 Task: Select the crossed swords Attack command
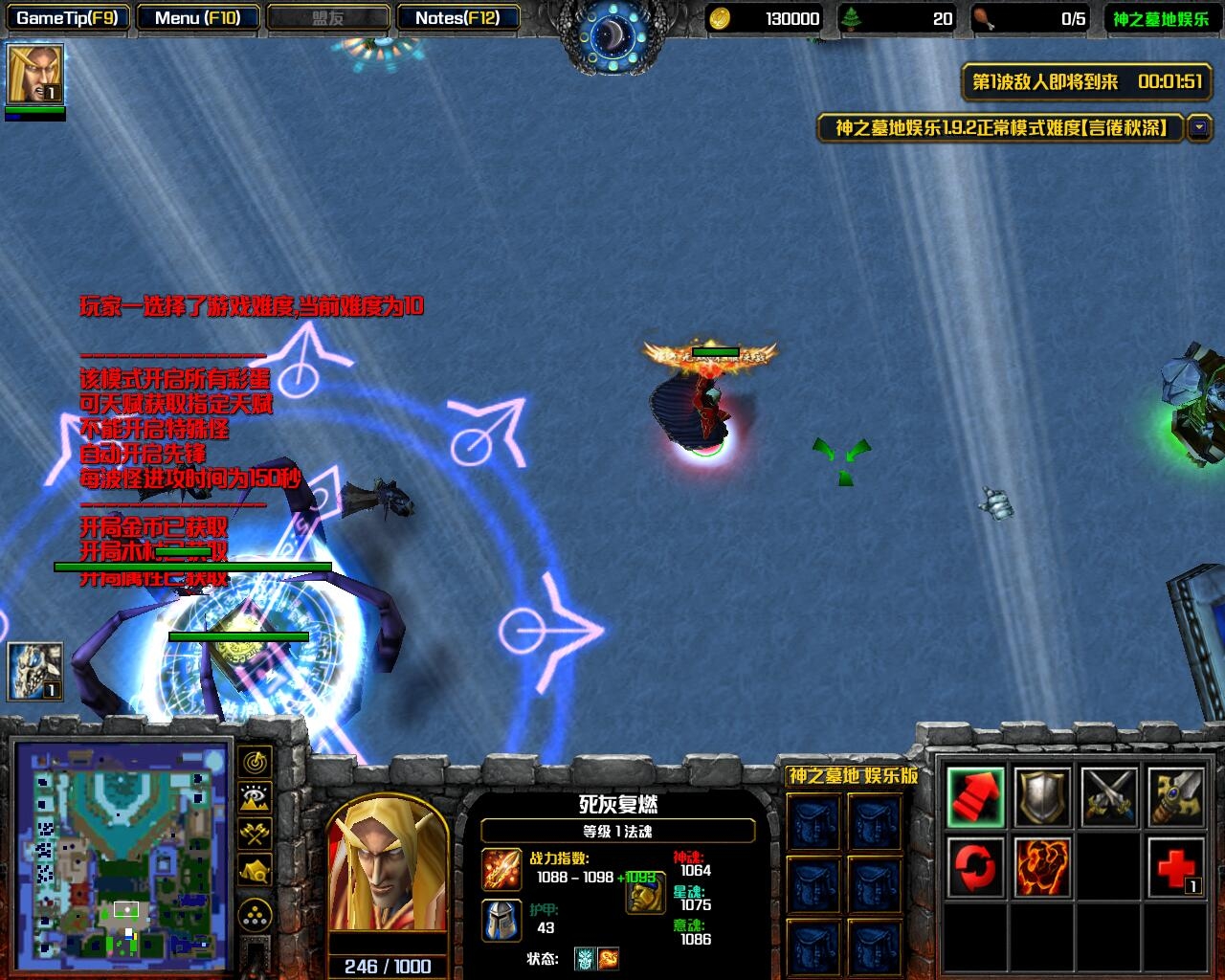coord(1109,796)
